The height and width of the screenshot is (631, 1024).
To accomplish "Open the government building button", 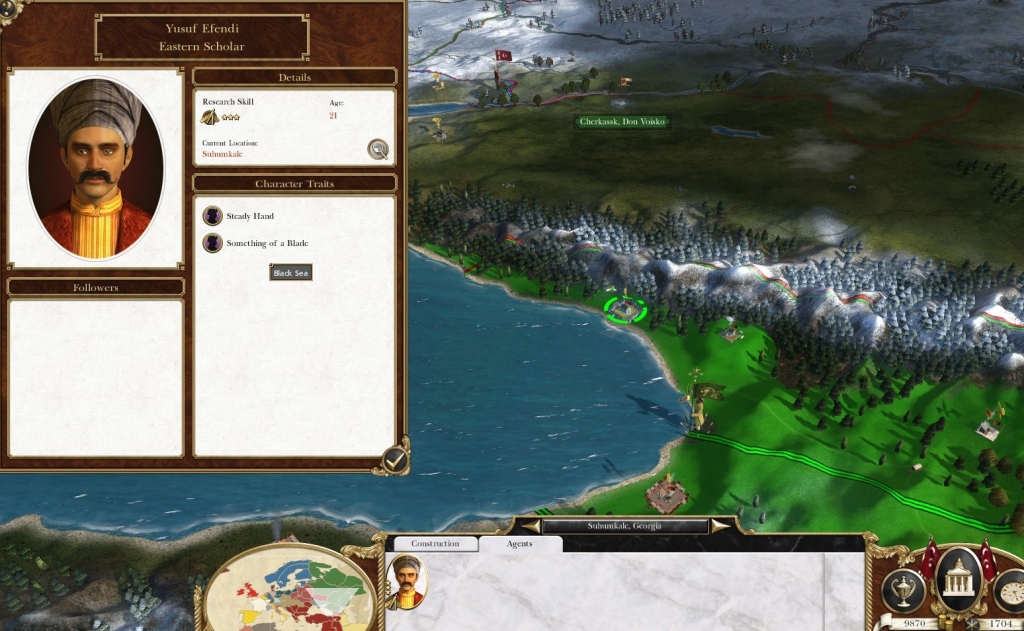I will click(x=959, y=578).
